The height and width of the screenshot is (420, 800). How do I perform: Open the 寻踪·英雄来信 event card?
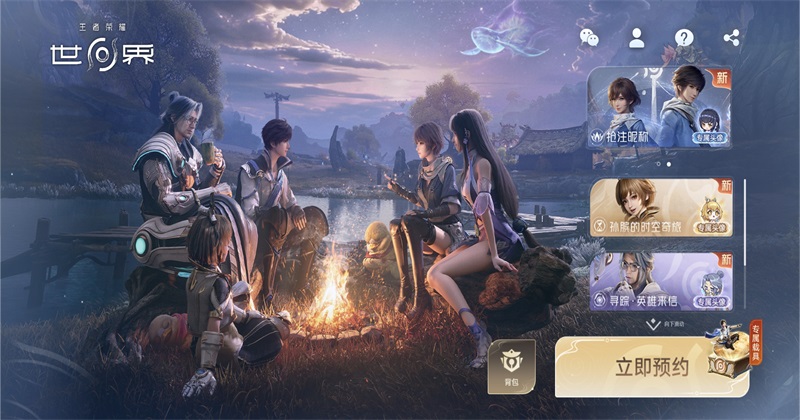660,280
